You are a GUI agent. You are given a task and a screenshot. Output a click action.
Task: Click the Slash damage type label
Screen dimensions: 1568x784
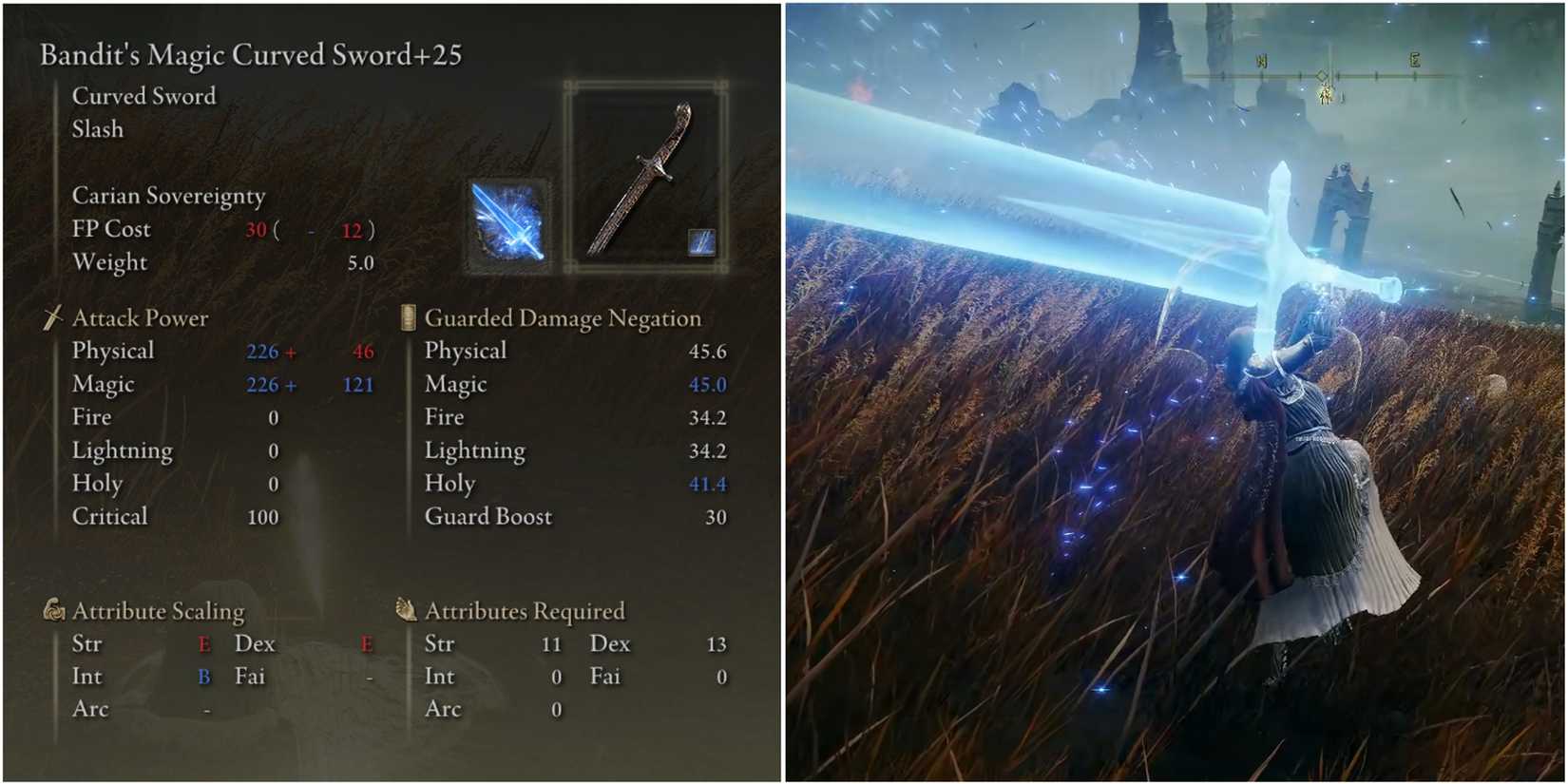pos(96,129)
